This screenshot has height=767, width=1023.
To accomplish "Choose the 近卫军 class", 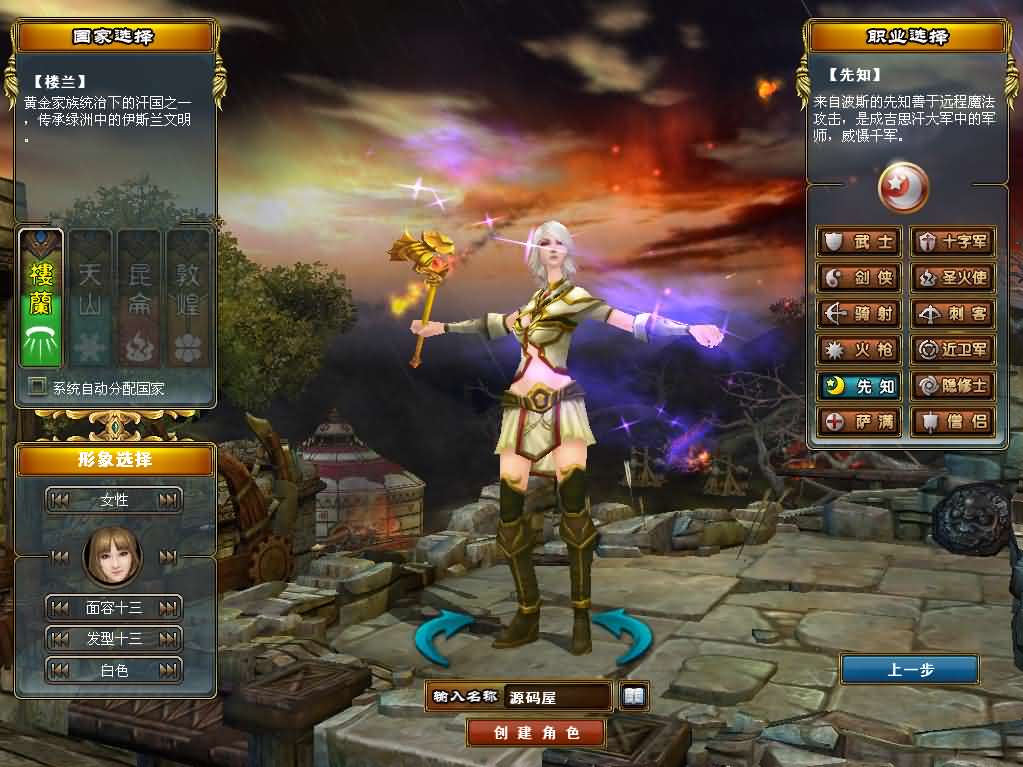I will pos(953,350).
